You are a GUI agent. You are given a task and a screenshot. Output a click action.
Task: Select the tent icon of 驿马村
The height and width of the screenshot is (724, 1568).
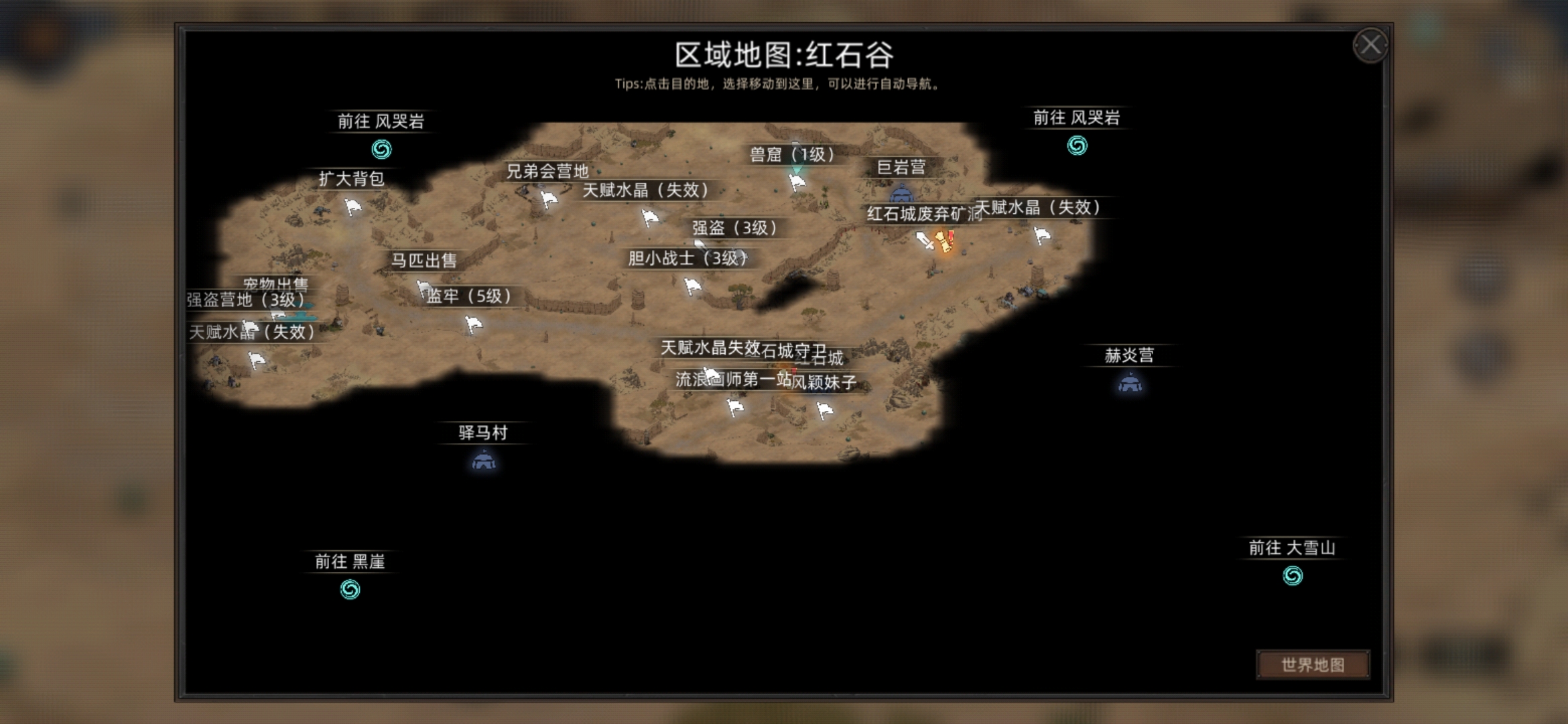tap(482, 461)
